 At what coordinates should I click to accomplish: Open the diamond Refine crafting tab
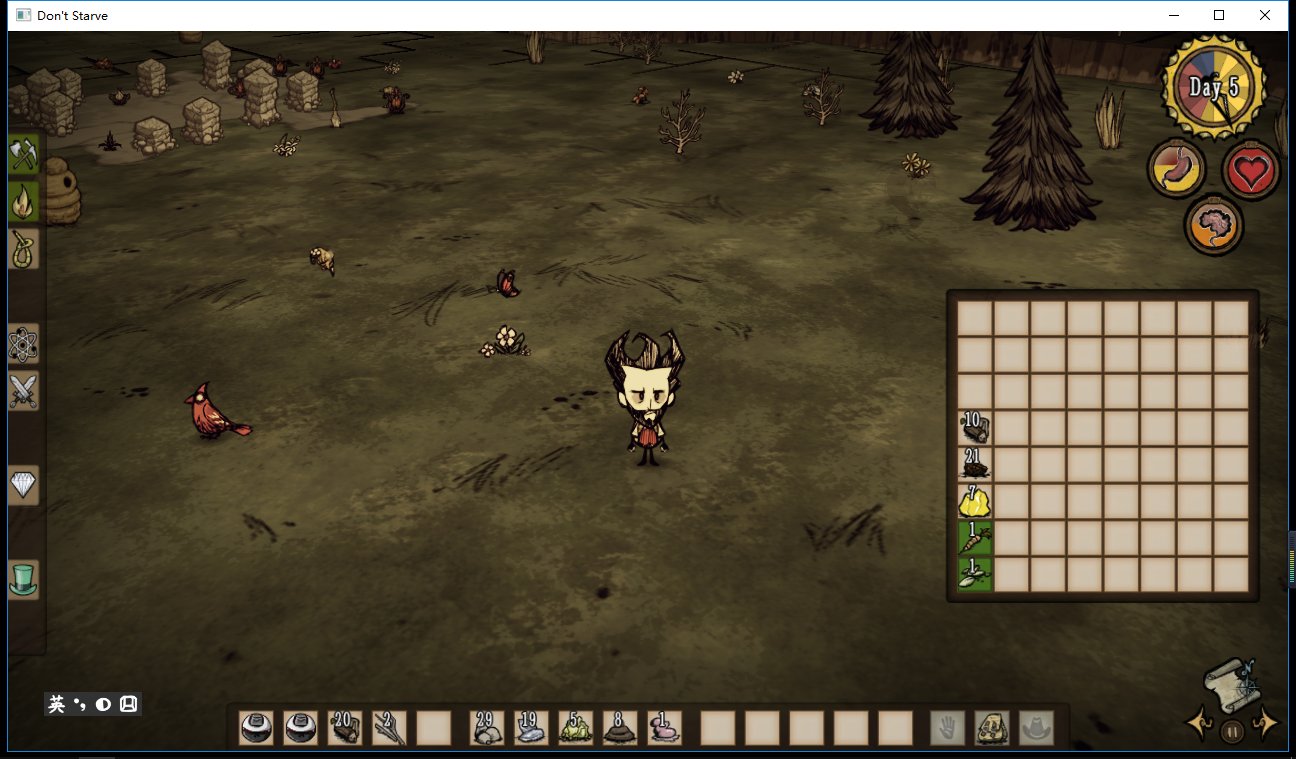[23, 485]
